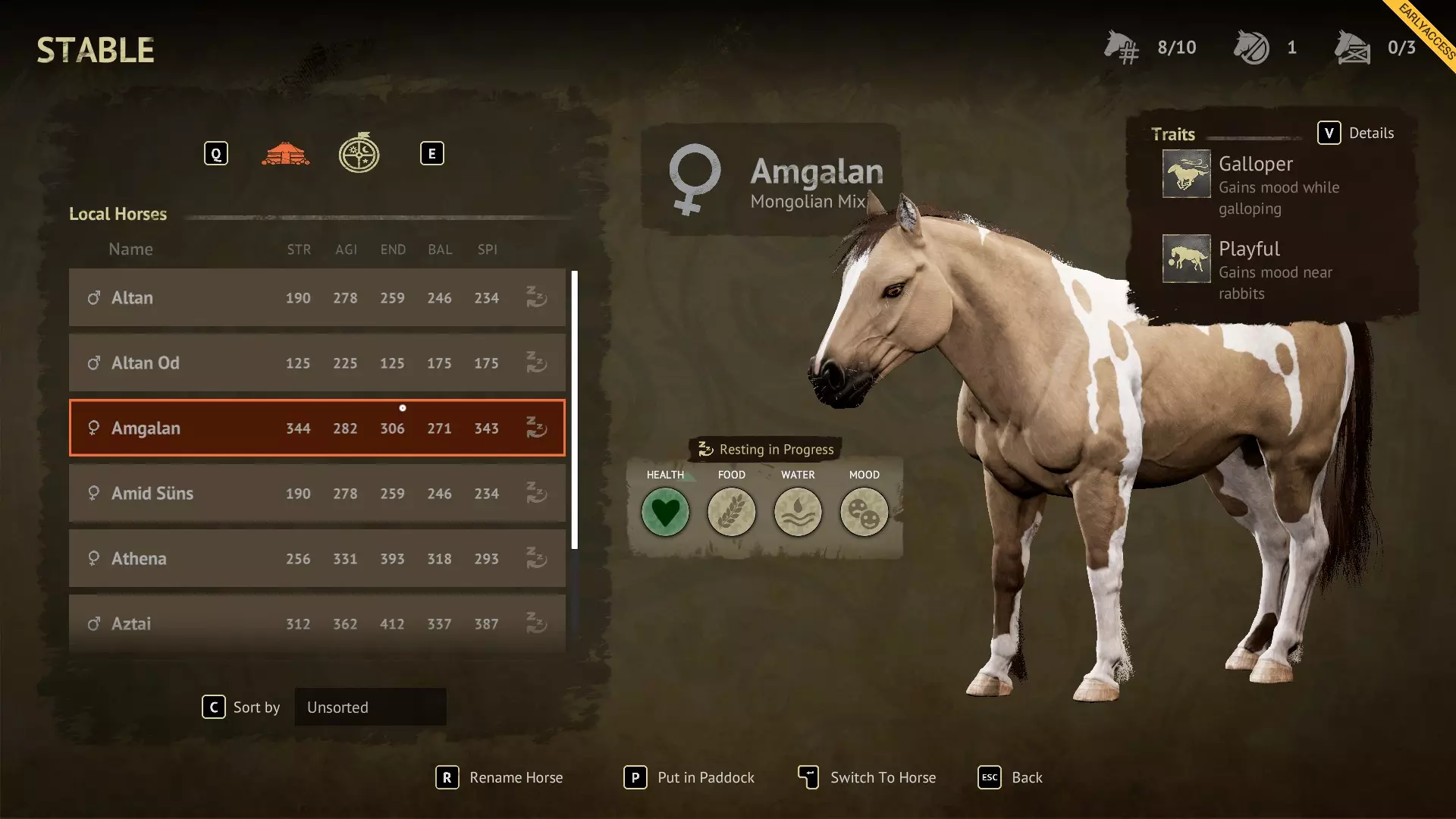Image resolution: width=1456 pixels, height=819 pixels.
Task: Switch to the orange yurt stable tab
Action: (x=285, y=154)
